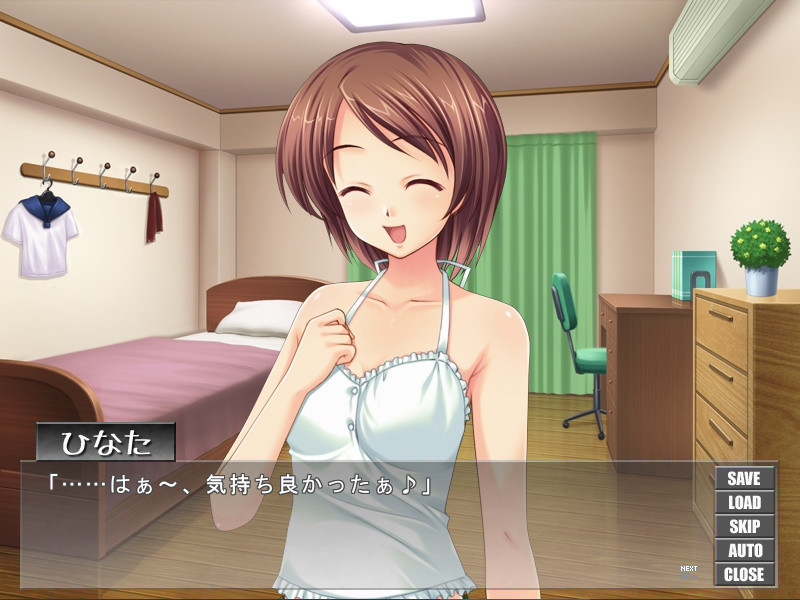
Task: Hide the dialogue box with CLOSE
Action: tap(744, 575)
